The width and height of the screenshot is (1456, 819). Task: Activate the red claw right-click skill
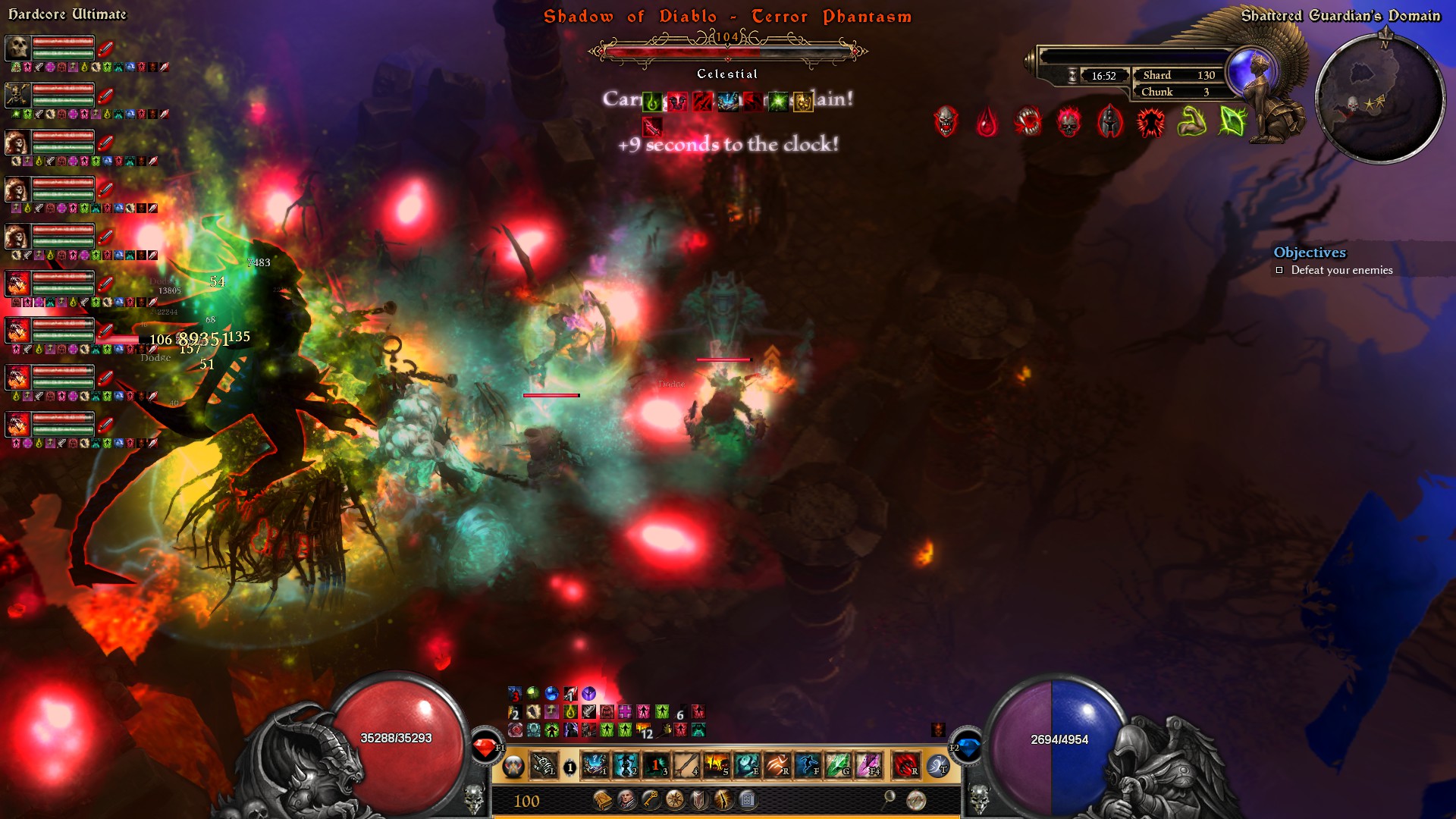(905, 765)
